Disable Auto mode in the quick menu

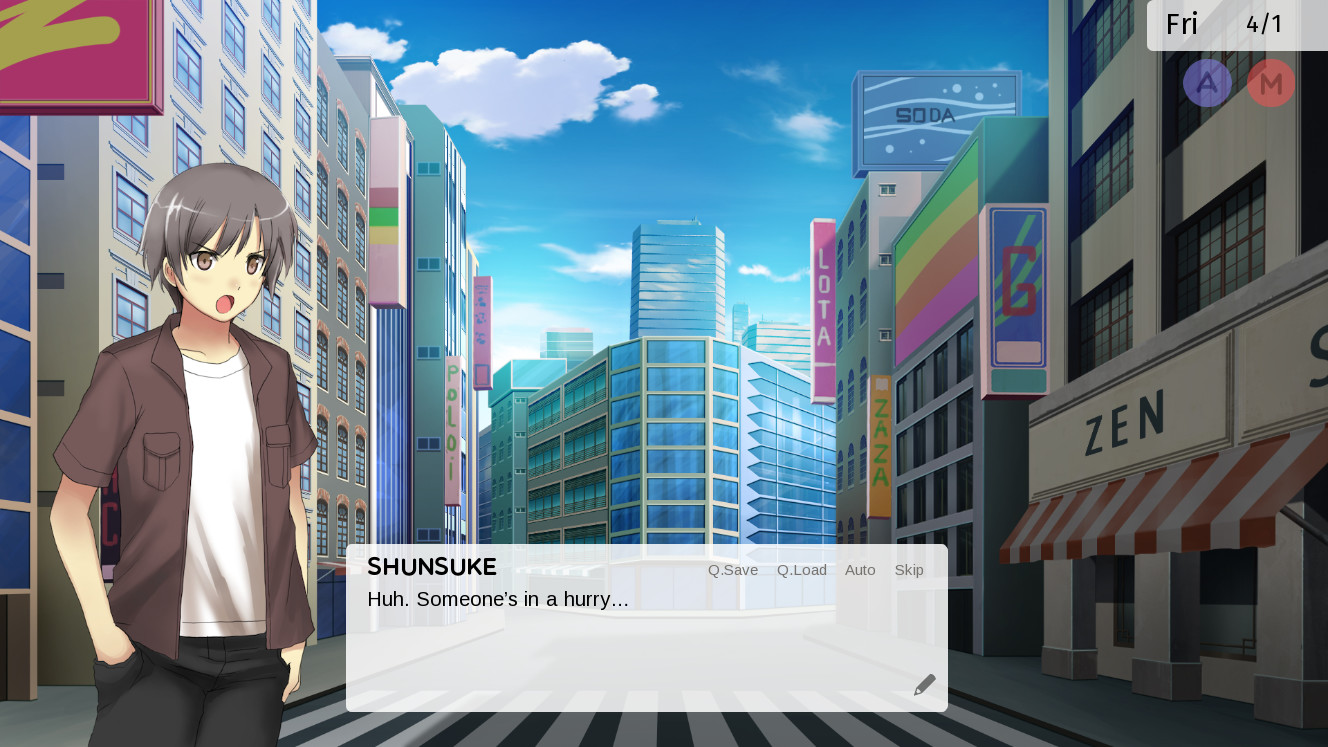(859, 570)
